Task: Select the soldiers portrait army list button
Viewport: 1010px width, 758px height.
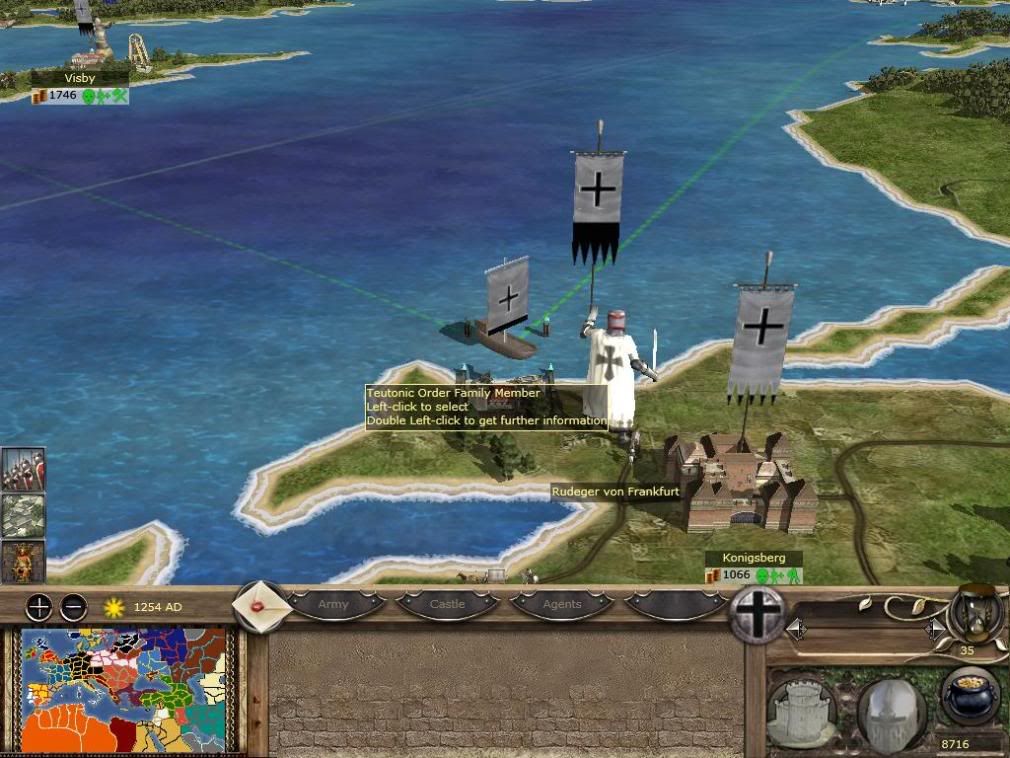Action: tap(22, 469)
